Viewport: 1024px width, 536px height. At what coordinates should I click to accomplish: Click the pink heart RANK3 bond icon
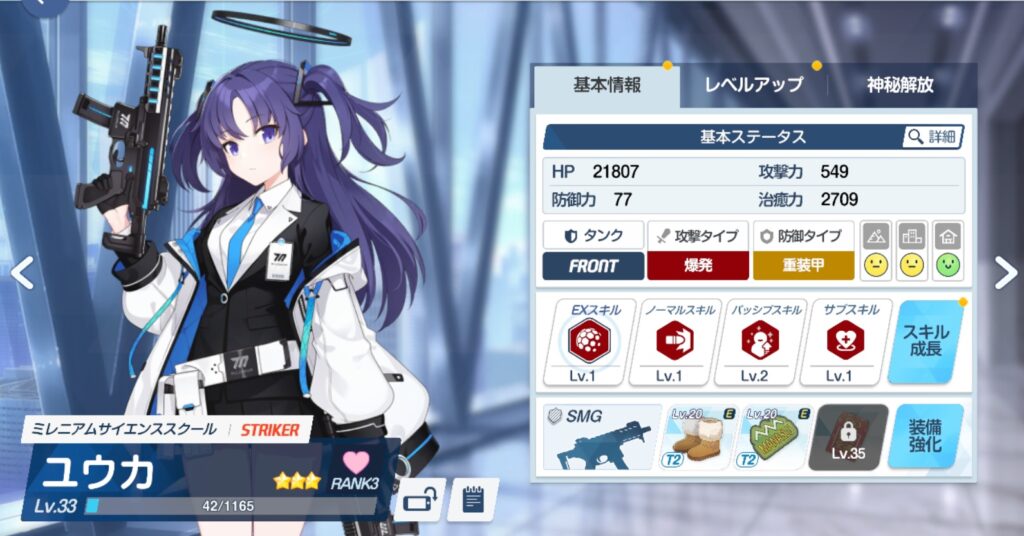[356, 468]
